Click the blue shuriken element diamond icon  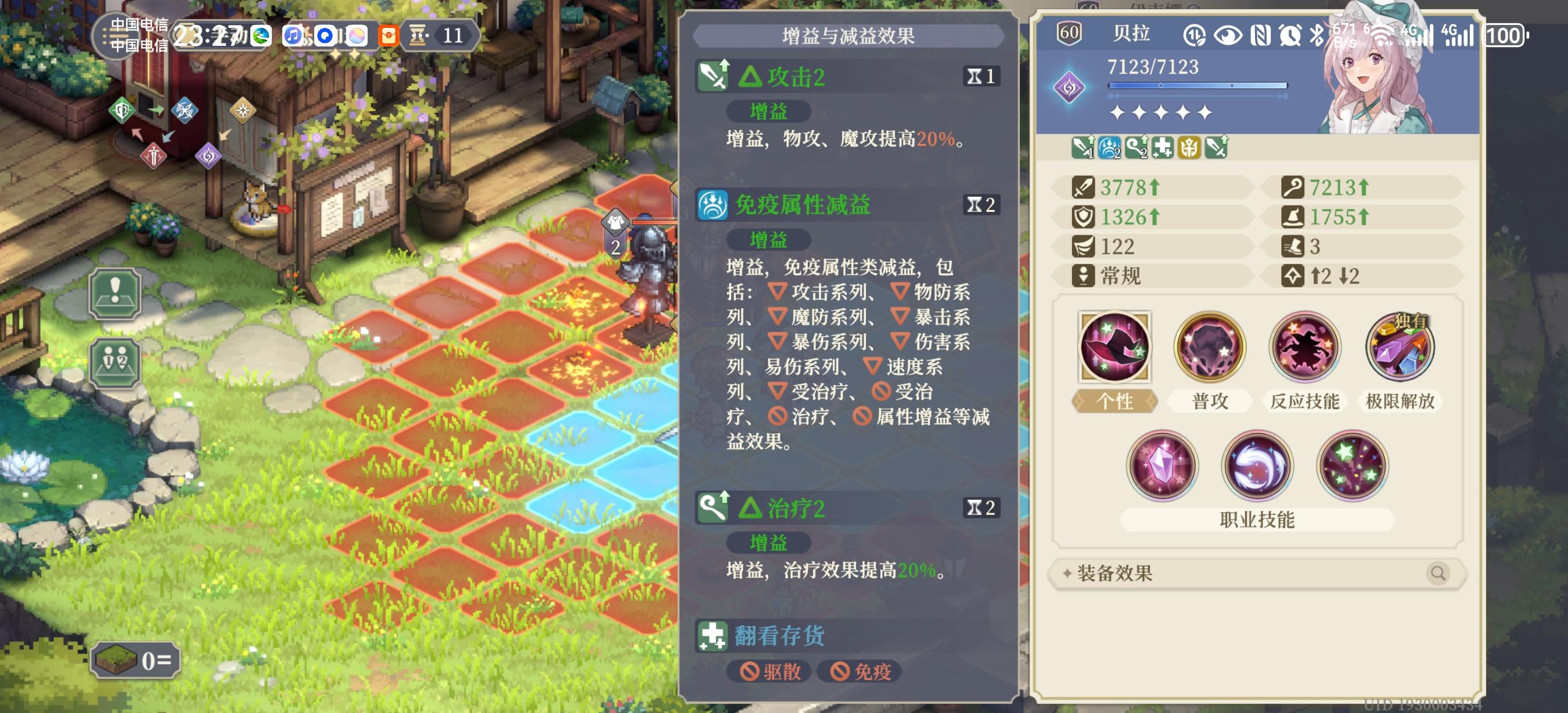[186, 111]
